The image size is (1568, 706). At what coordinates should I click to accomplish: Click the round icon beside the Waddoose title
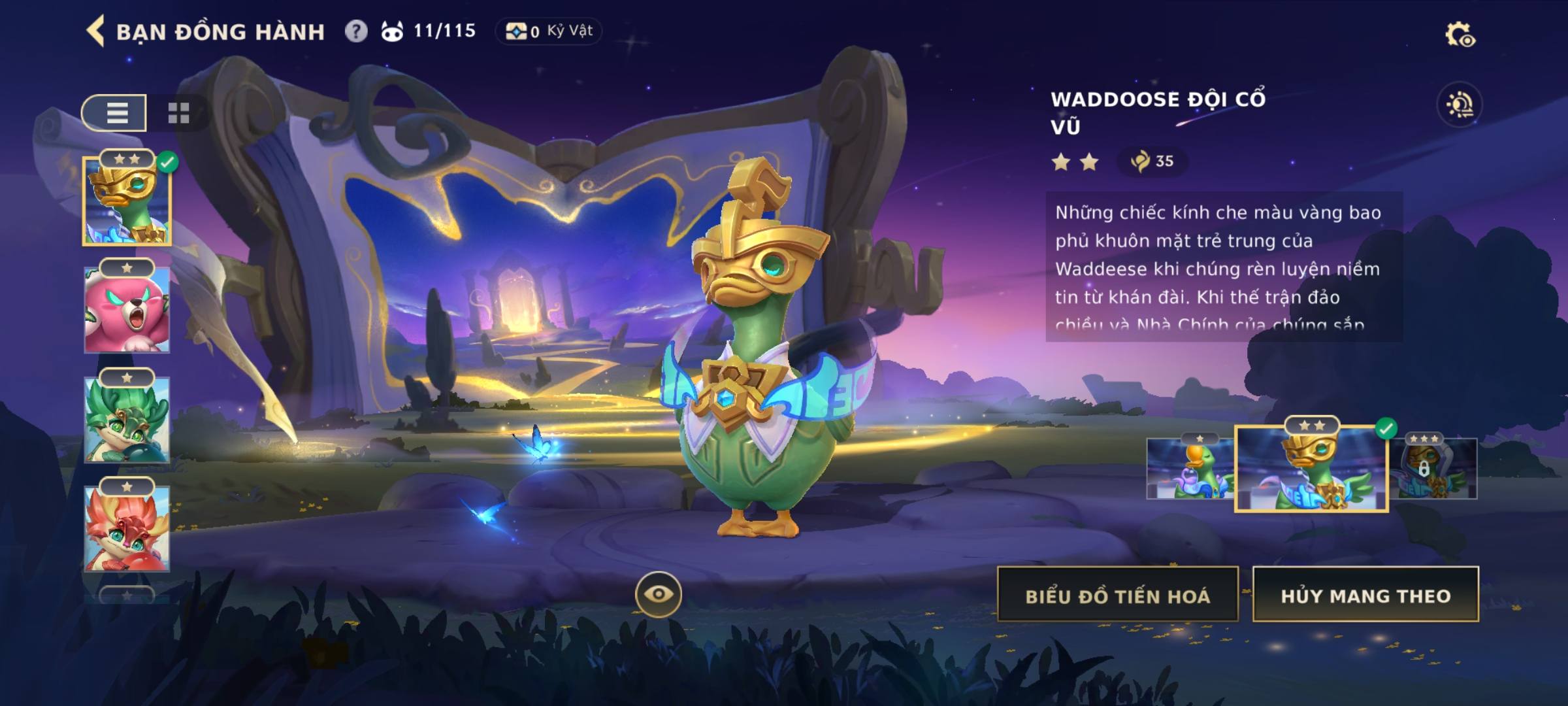click(x=1459, y=105)
